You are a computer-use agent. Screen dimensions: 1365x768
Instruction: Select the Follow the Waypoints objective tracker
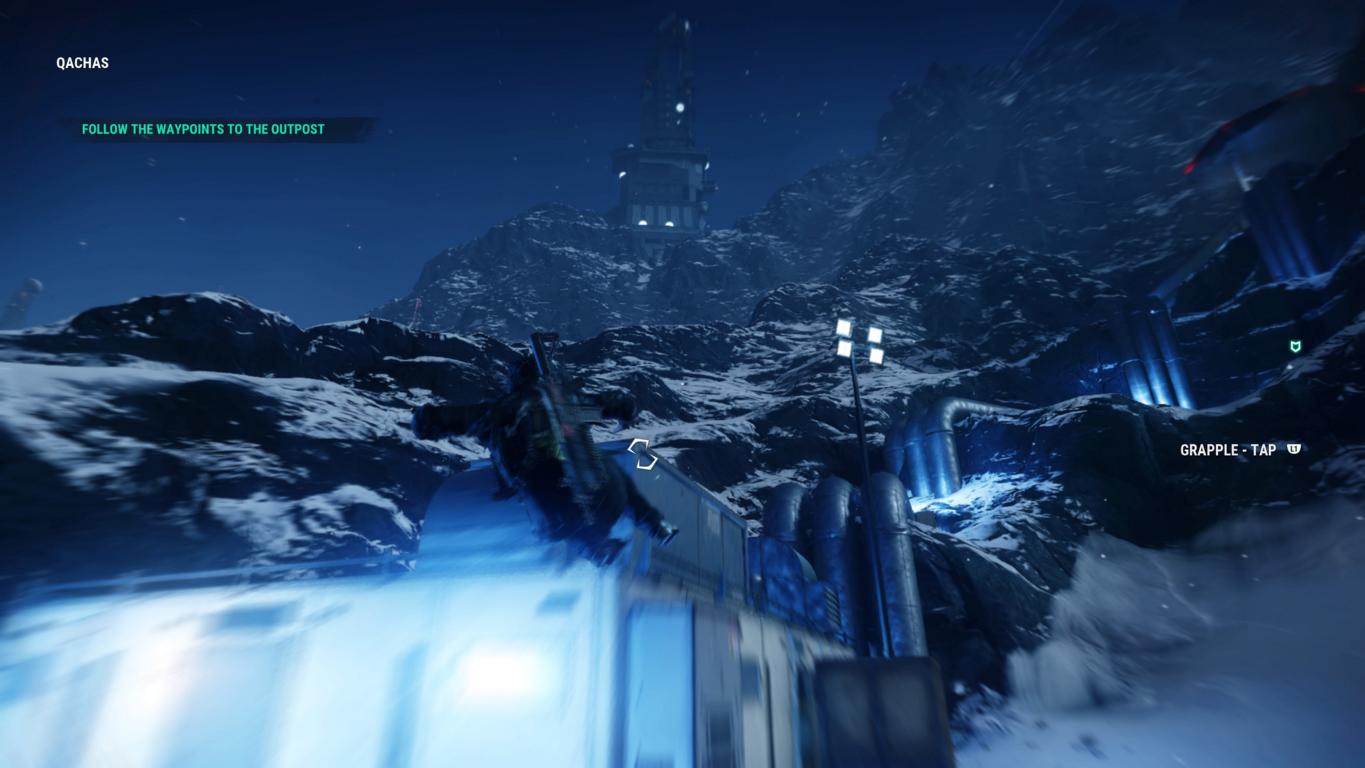[x=203, y=129]
